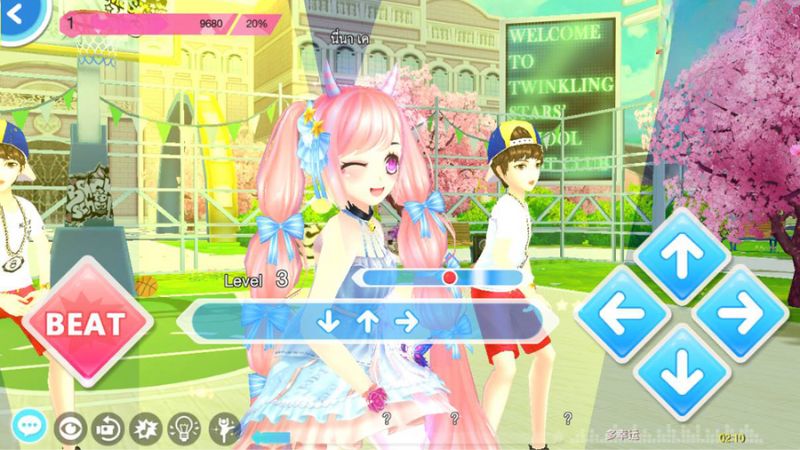Hit the down arrow dance button
Image resolution: width=800 pixels, height=450 pixels.
pyautogui.click(x=683, y=373)
